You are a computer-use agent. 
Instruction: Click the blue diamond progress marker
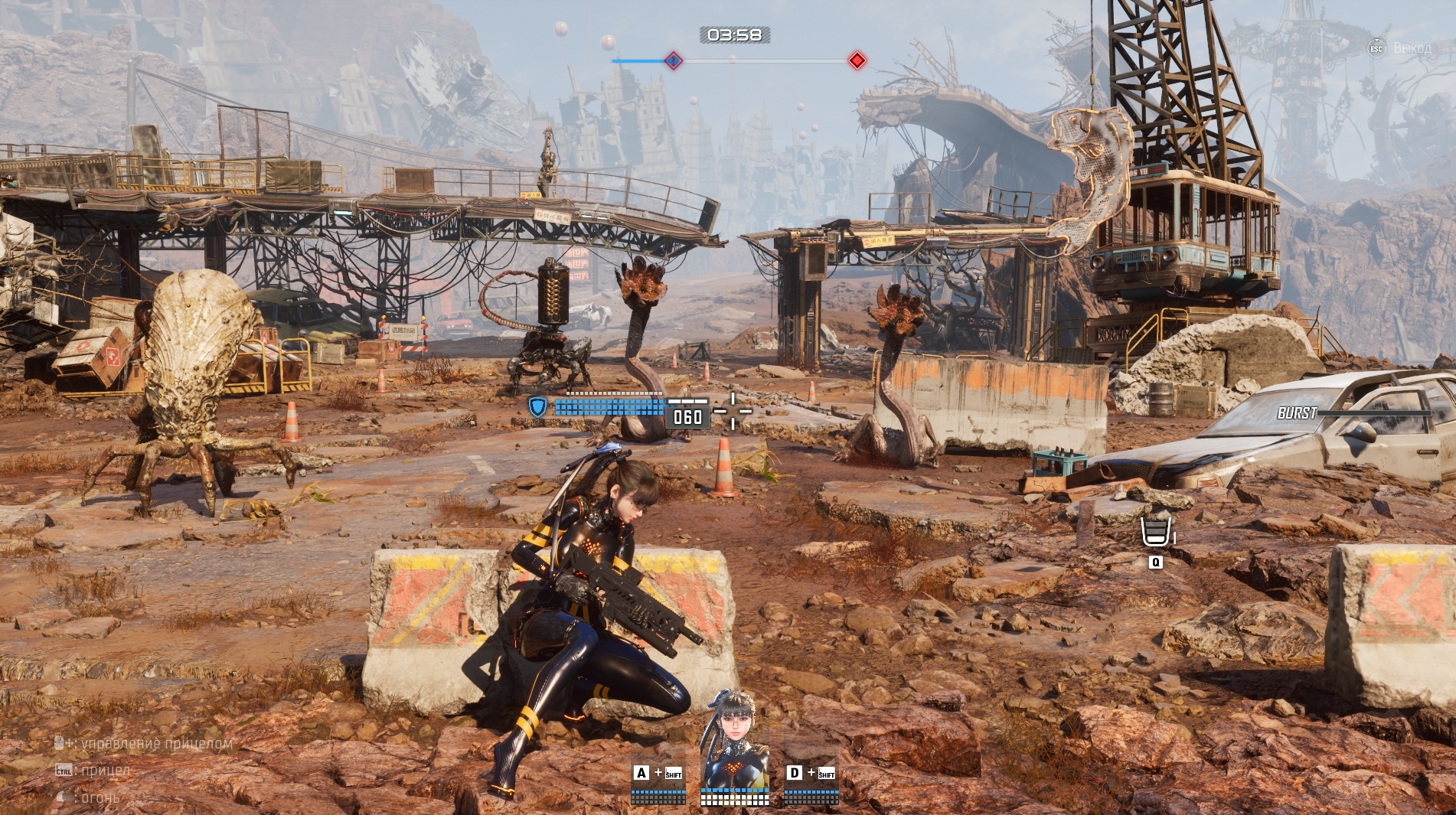pyautogui.click(x=673, y=60)
